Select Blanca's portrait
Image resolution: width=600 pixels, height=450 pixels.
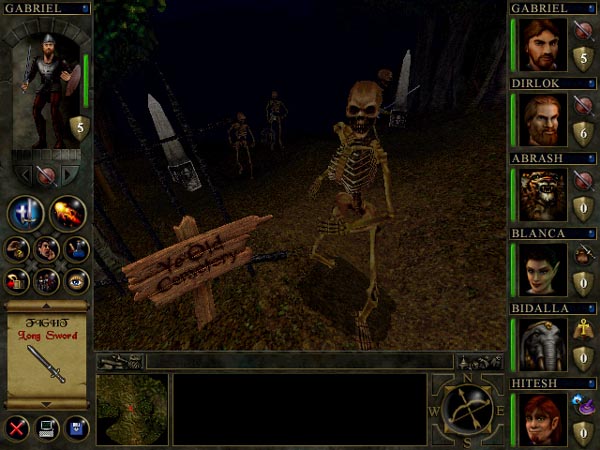click(541, 270)
